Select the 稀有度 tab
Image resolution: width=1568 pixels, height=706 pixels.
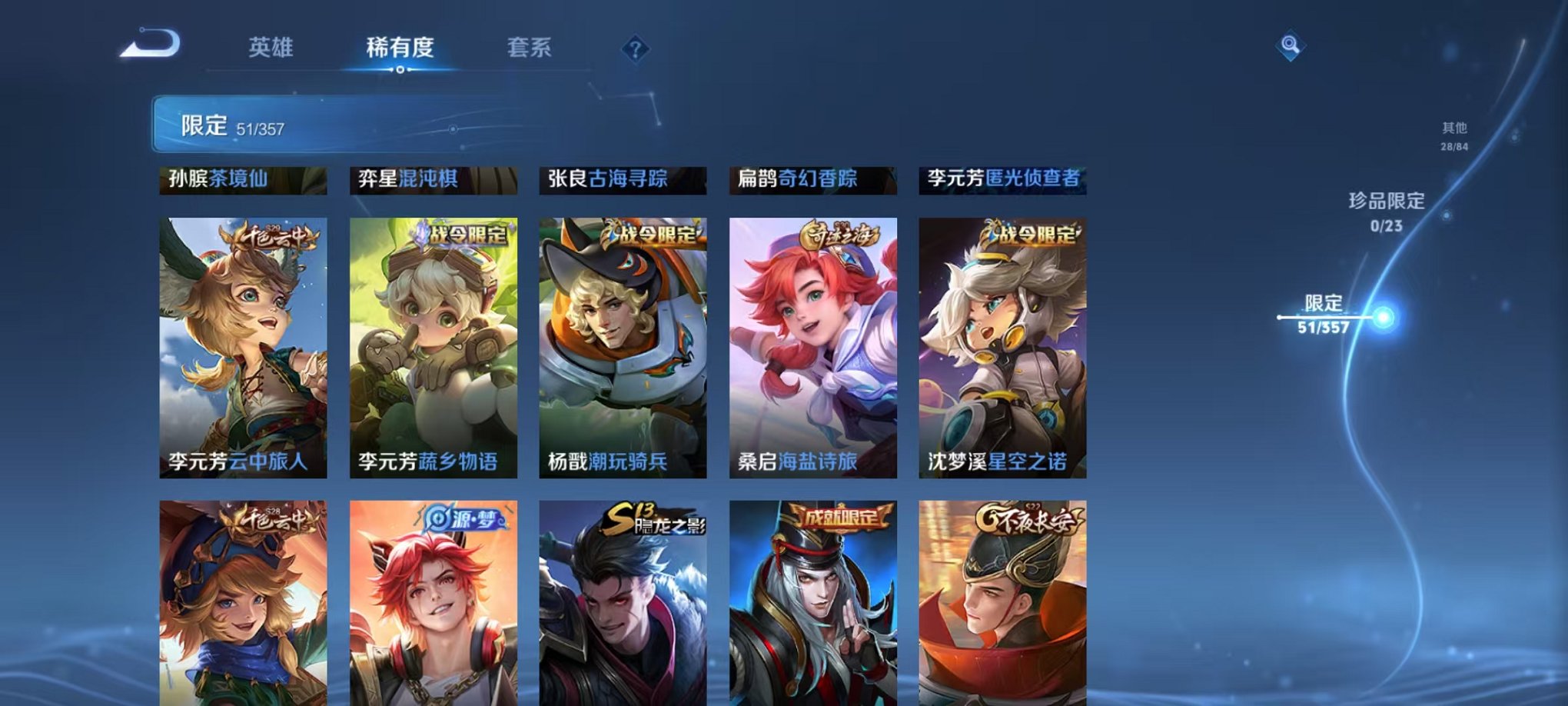(401, 48)
